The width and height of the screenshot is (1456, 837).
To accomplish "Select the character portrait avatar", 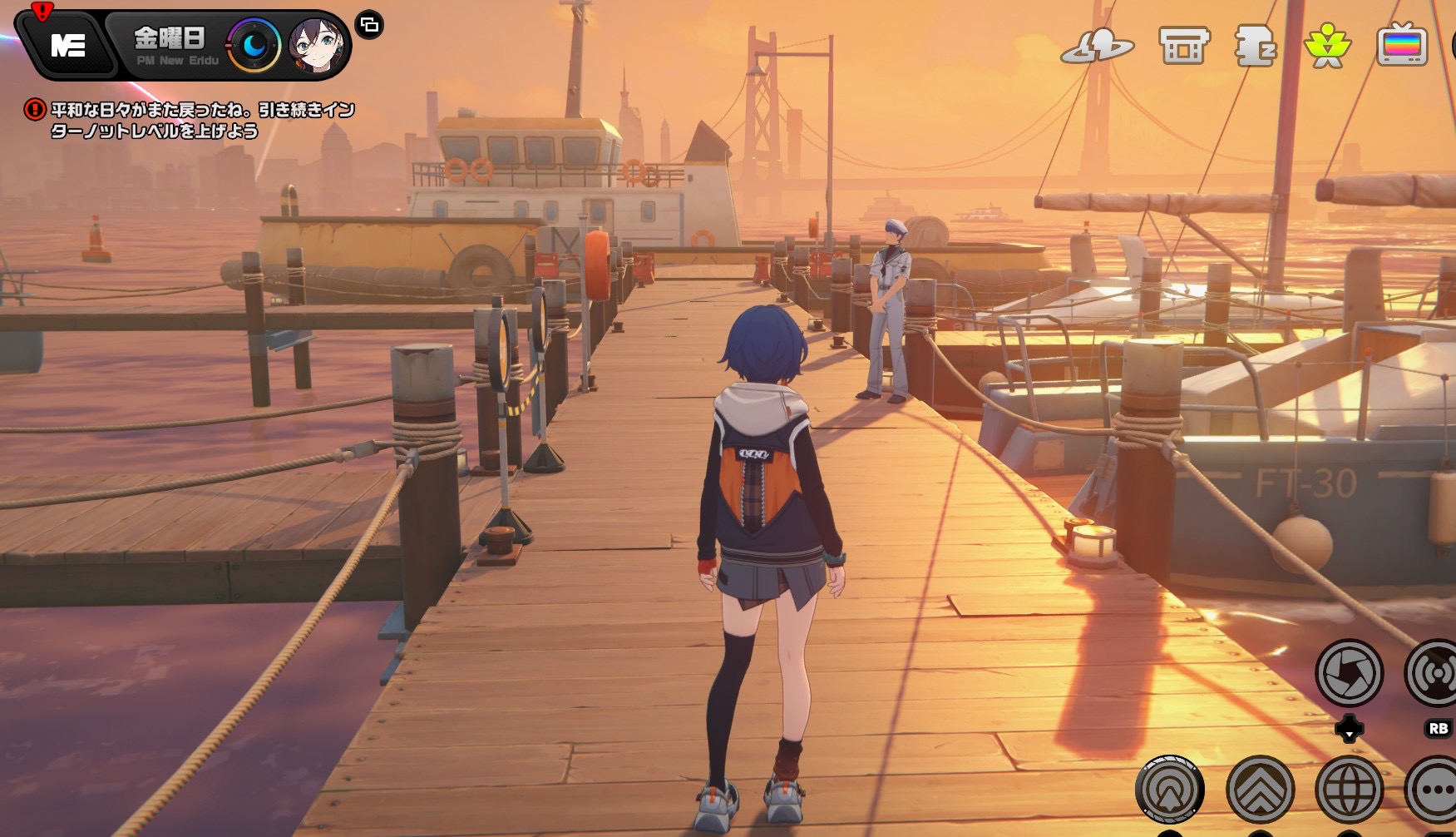I will click(316, 45).
